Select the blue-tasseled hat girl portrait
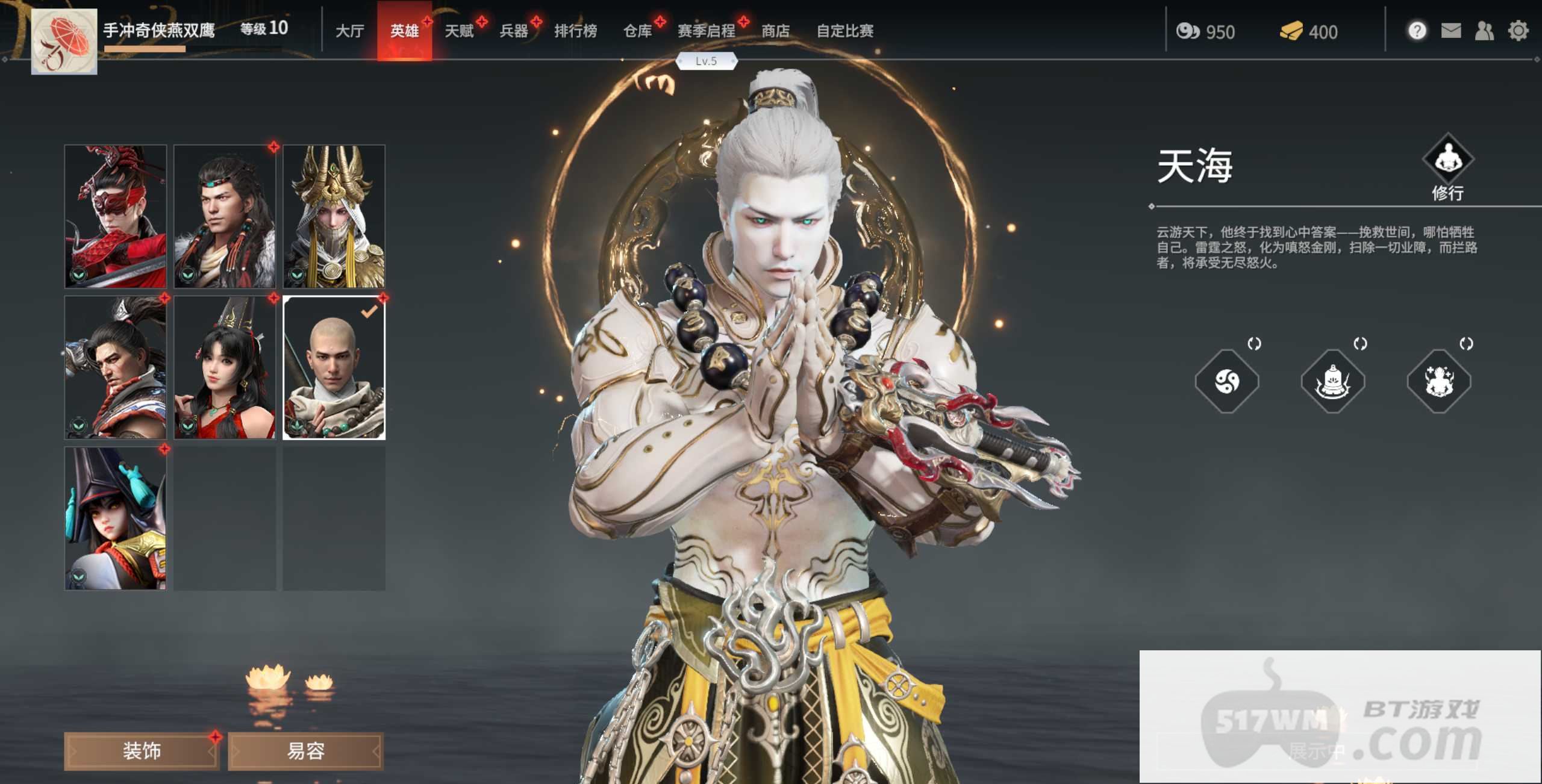The width and height of the screenshot is (1542, 784). tap(116, 518)
